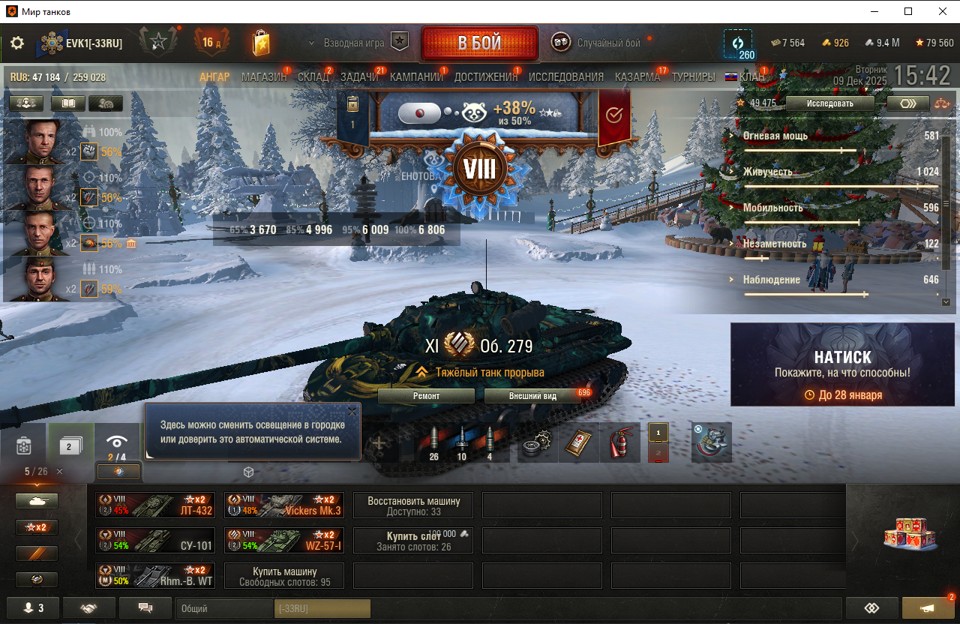Click the Исследовать button
This screenshot has height=624, width=960.
tap(830, 103)
